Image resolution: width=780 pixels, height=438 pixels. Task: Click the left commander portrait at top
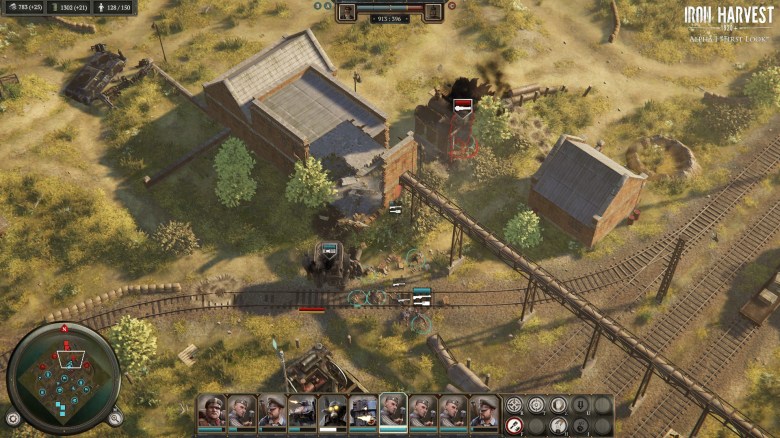click(x=346, y=12)
